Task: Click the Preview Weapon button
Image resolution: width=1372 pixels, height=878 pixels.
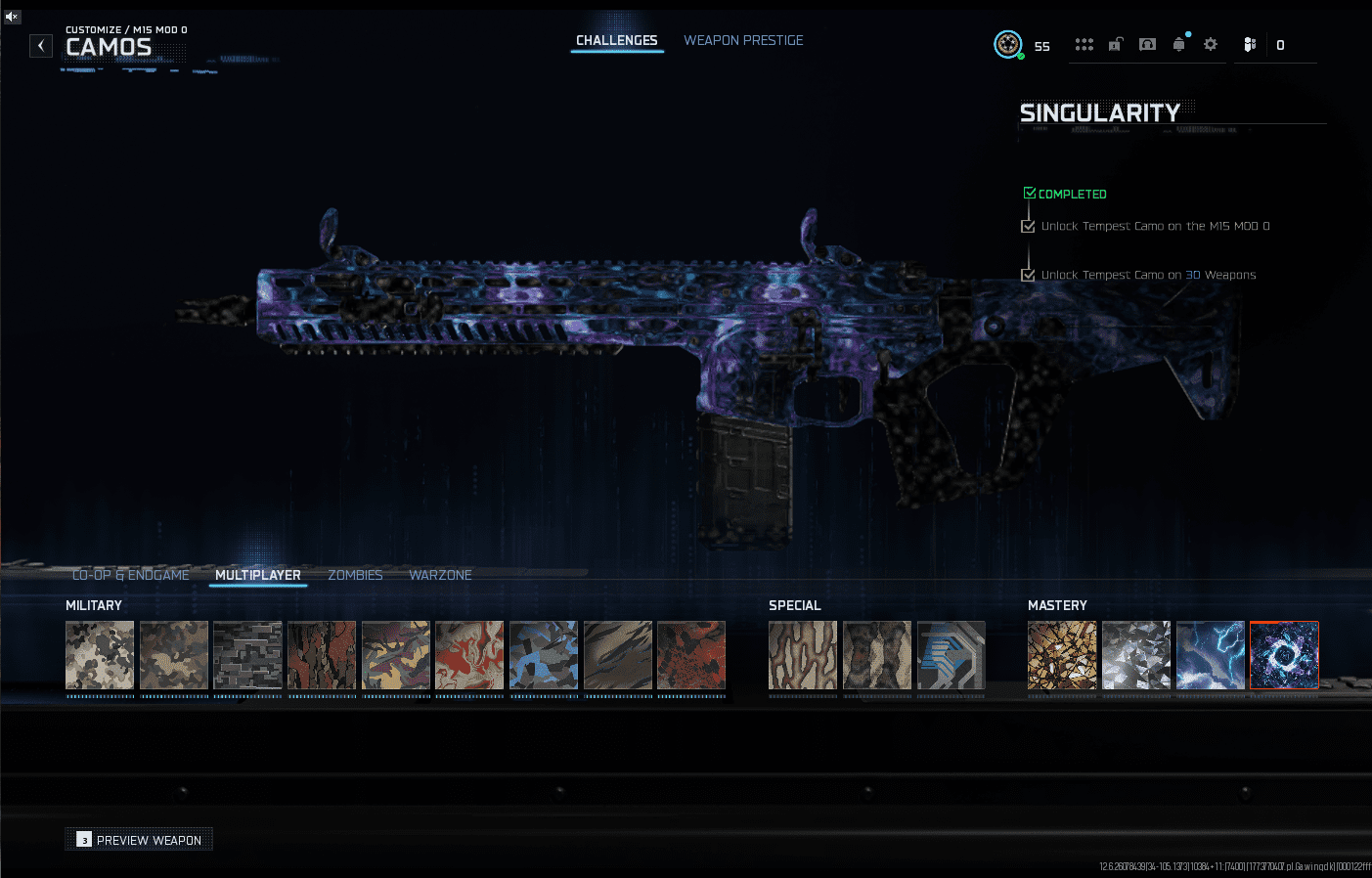Action: pos(138,839)
